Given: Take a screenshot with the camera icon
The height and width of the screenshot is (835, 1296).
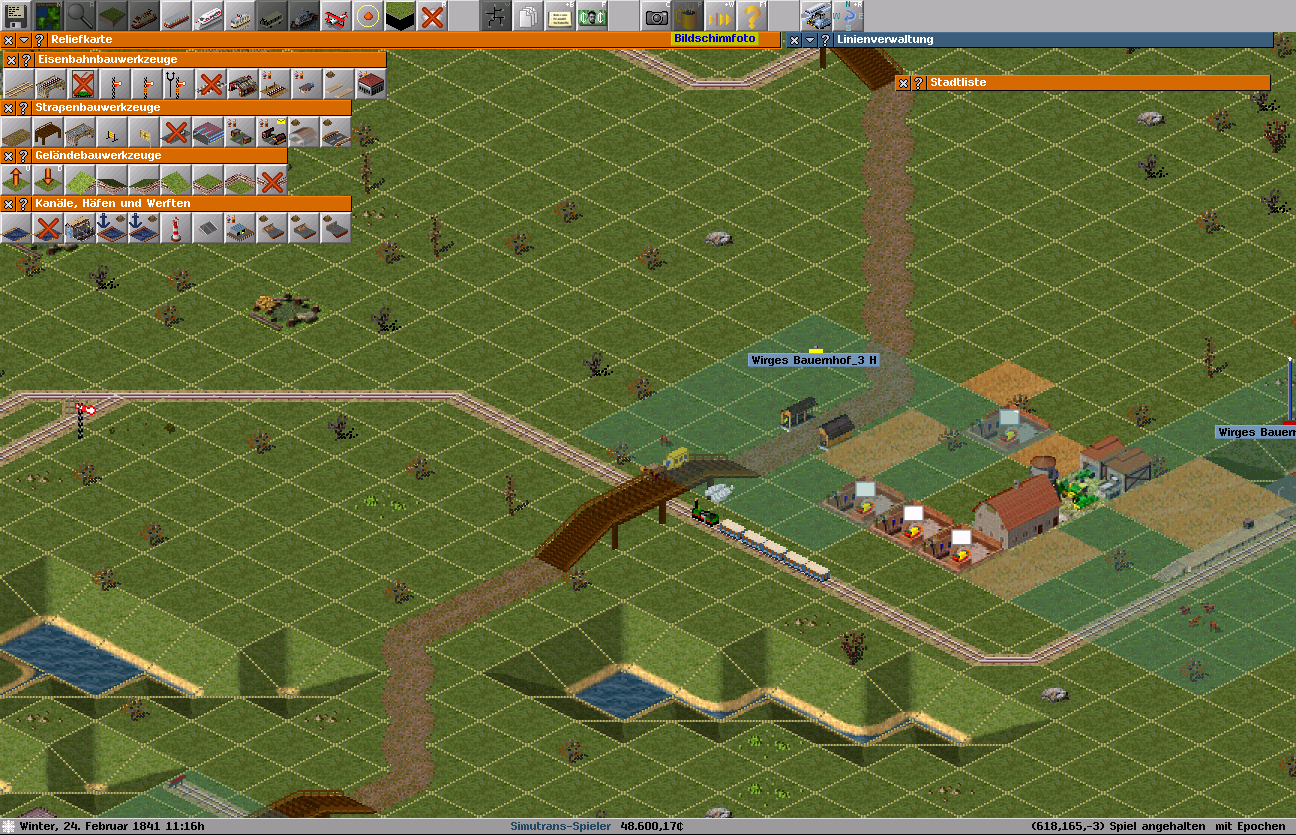Looking at the screenshot, I should point(656,15).
